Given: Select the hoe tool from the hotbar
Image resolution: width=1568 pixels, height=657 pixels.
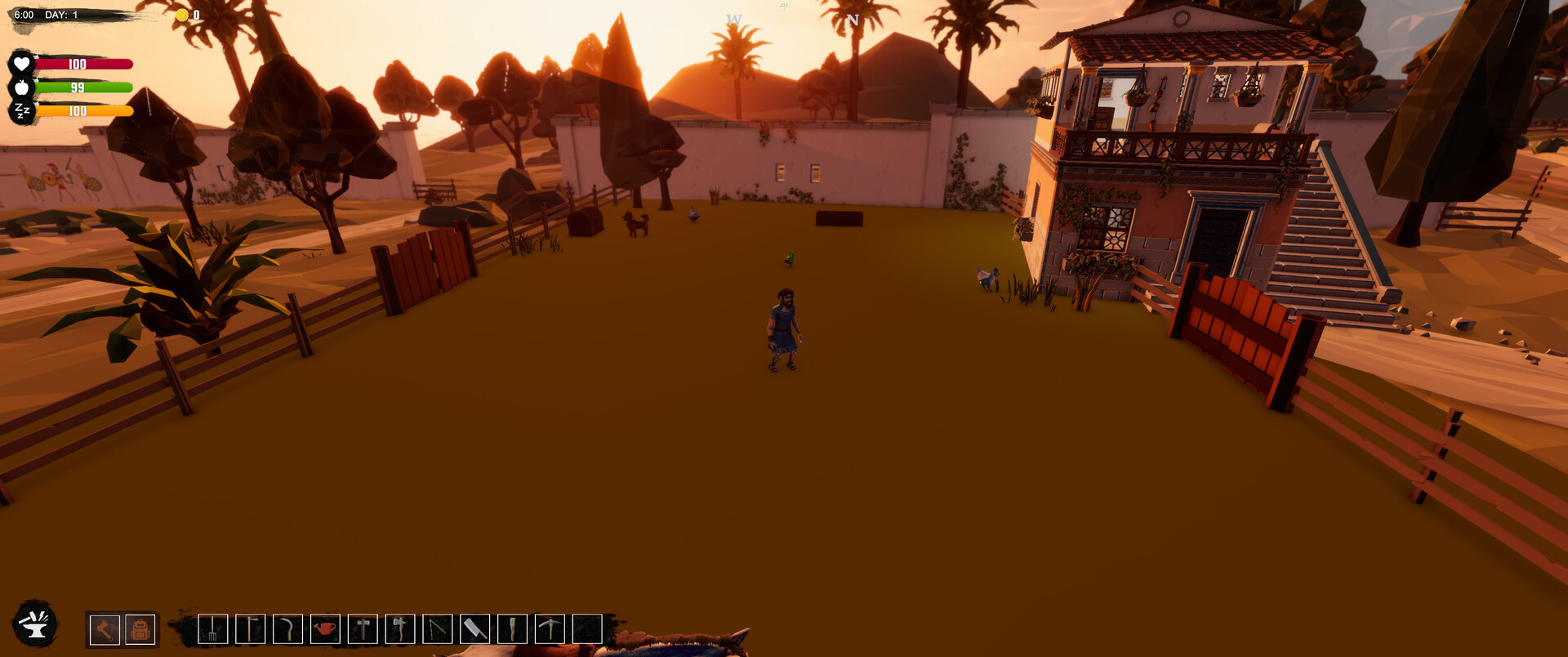Looking at the screenshot, I should point(250,631).
